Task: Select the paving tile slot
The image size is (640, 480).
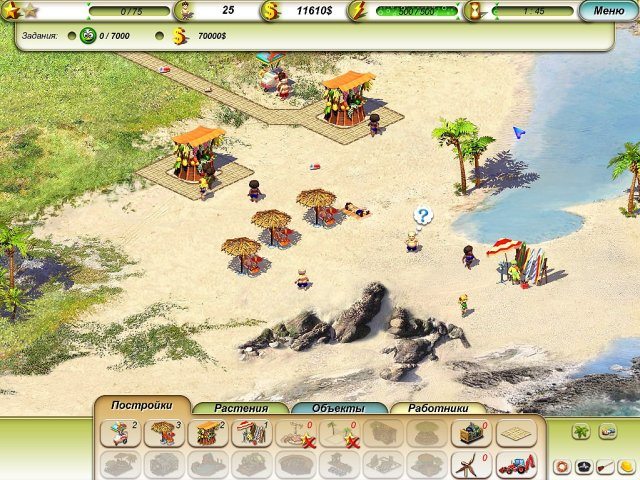Action: coord(514,433)
